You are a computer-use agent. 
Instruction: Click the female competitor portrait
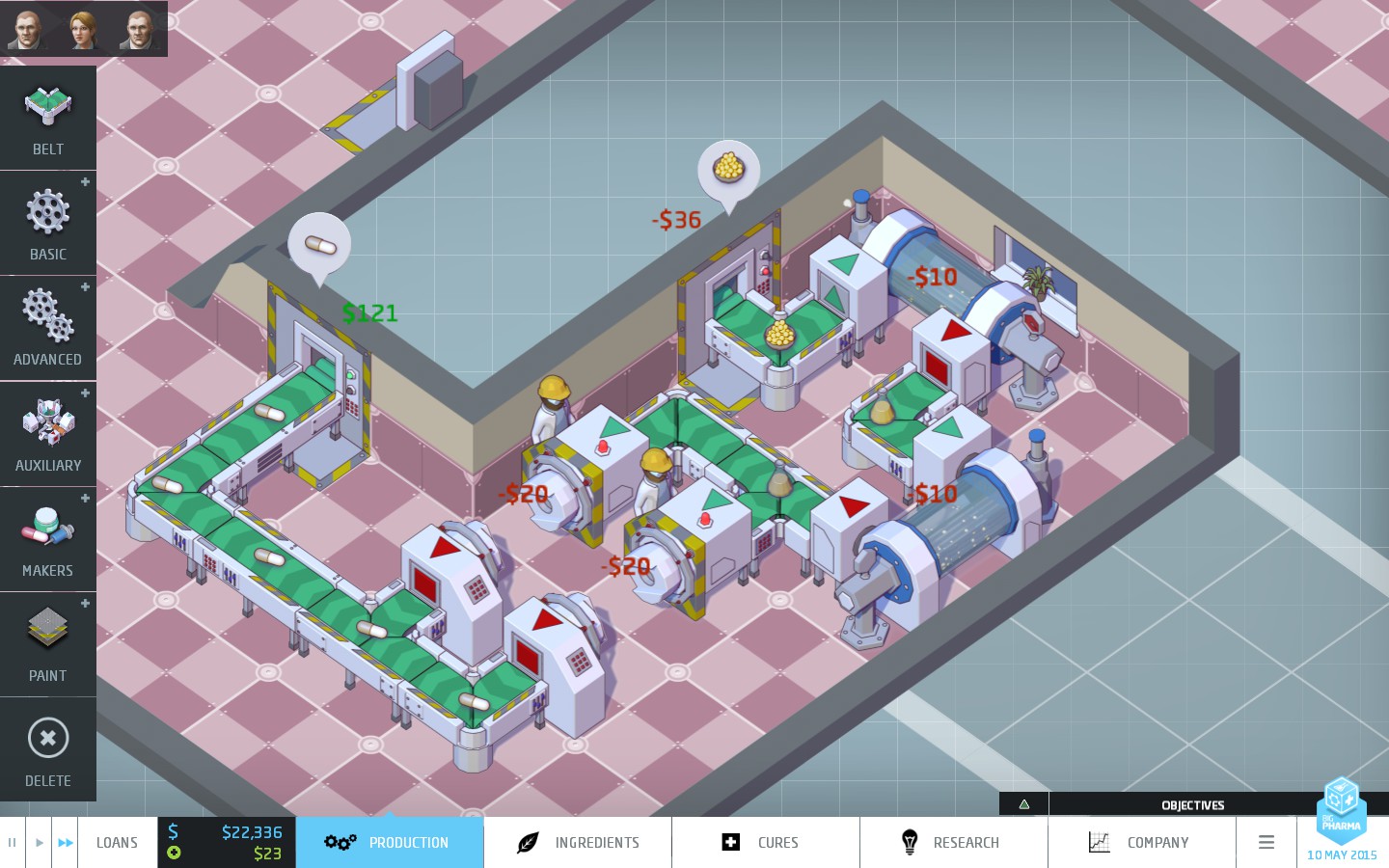[x=84, y=29]
